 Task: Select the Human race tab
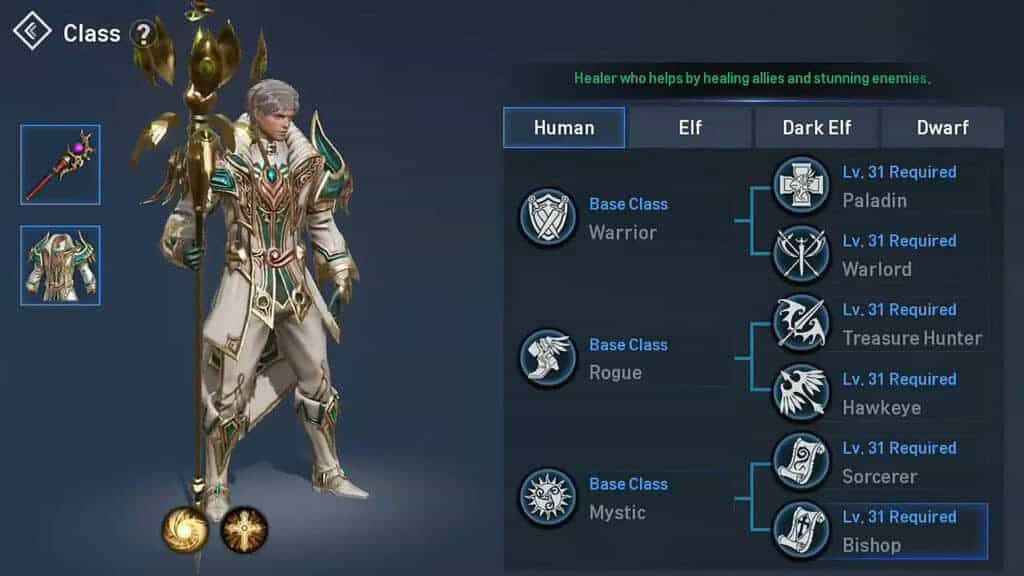pyautogui.click(x=564, y=128)
